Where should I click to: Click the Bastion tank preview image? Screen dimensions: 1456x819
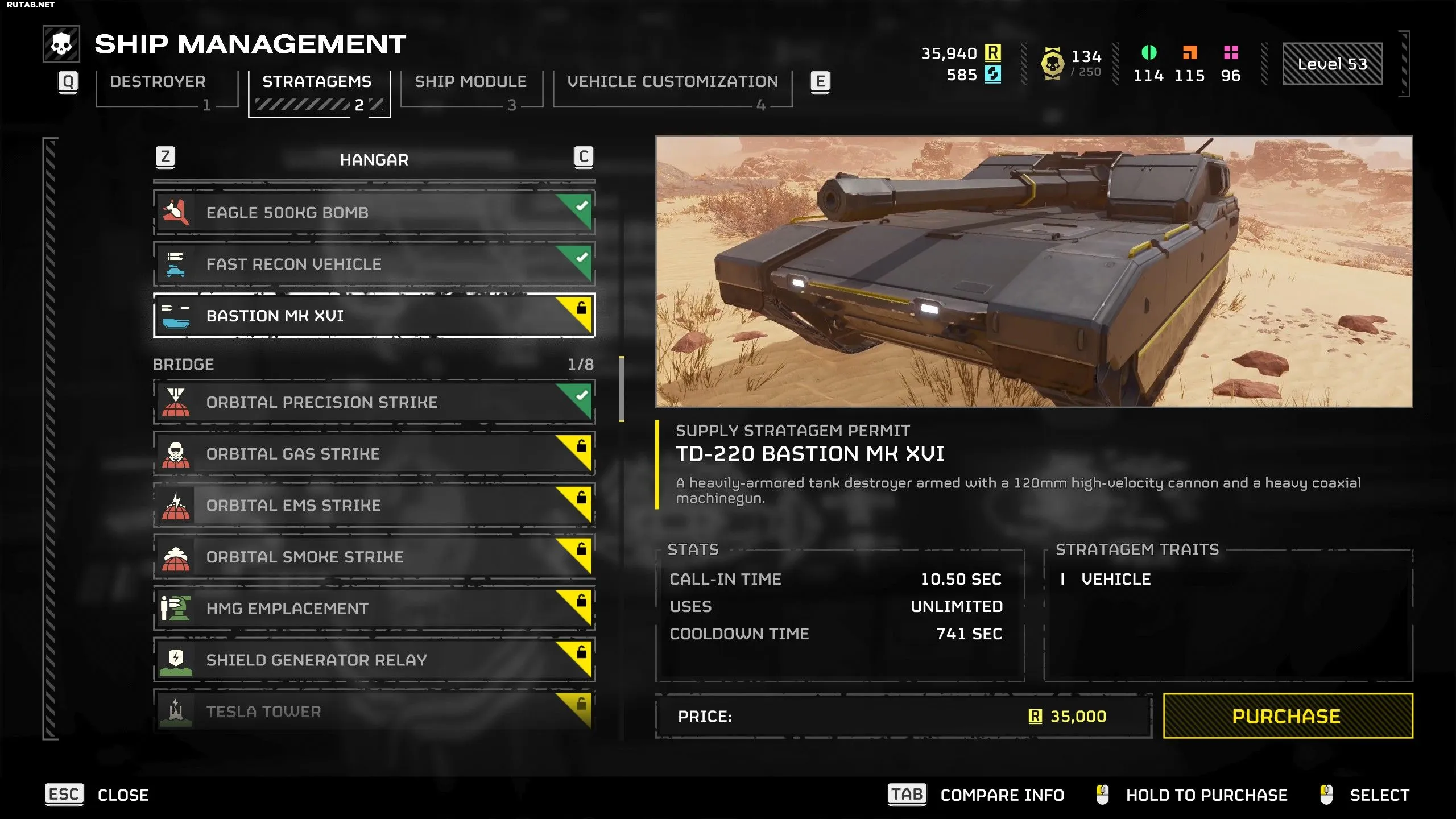coord(1034,271)
